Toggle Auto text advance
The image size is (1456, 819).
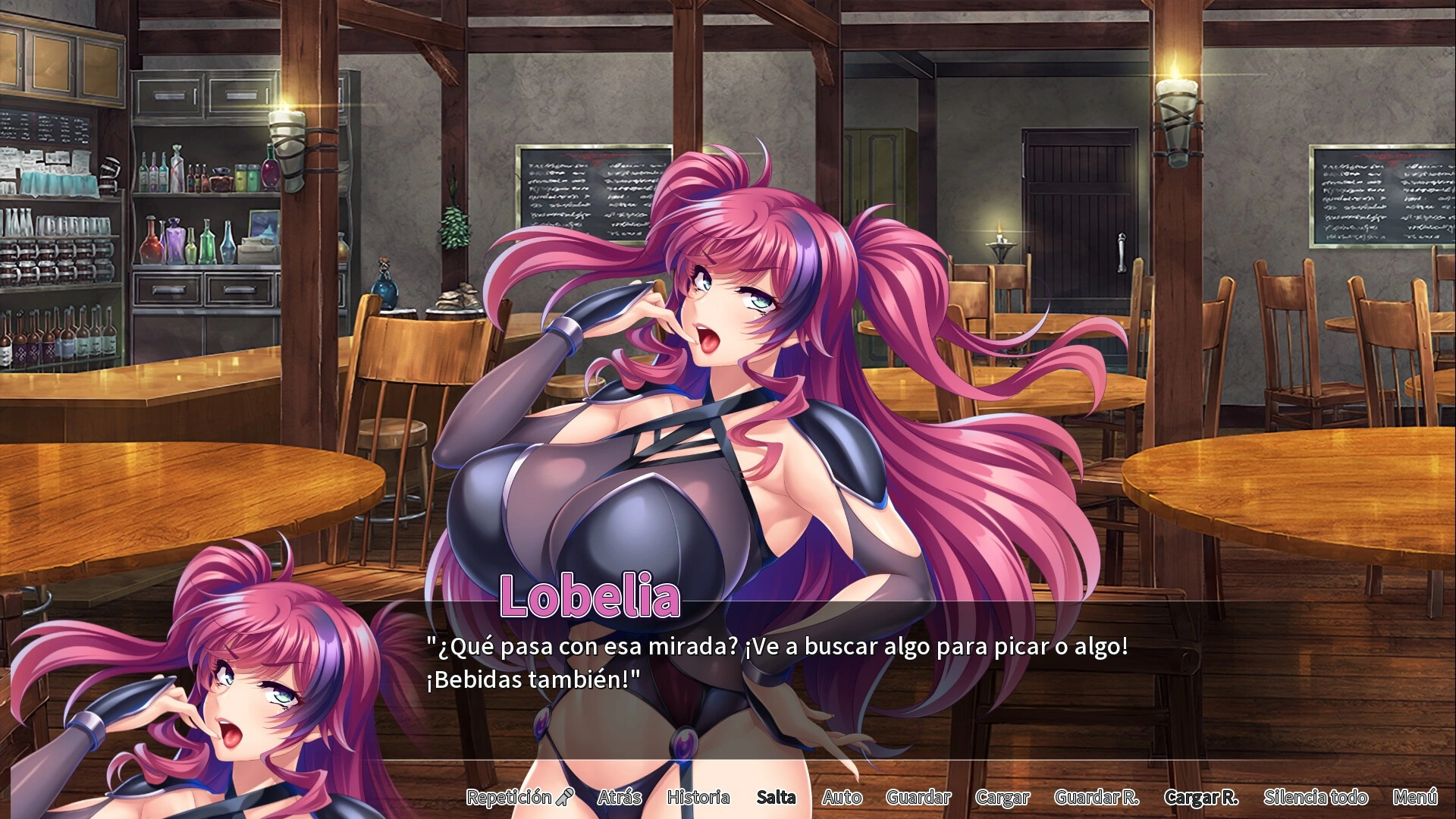(842, 797)
